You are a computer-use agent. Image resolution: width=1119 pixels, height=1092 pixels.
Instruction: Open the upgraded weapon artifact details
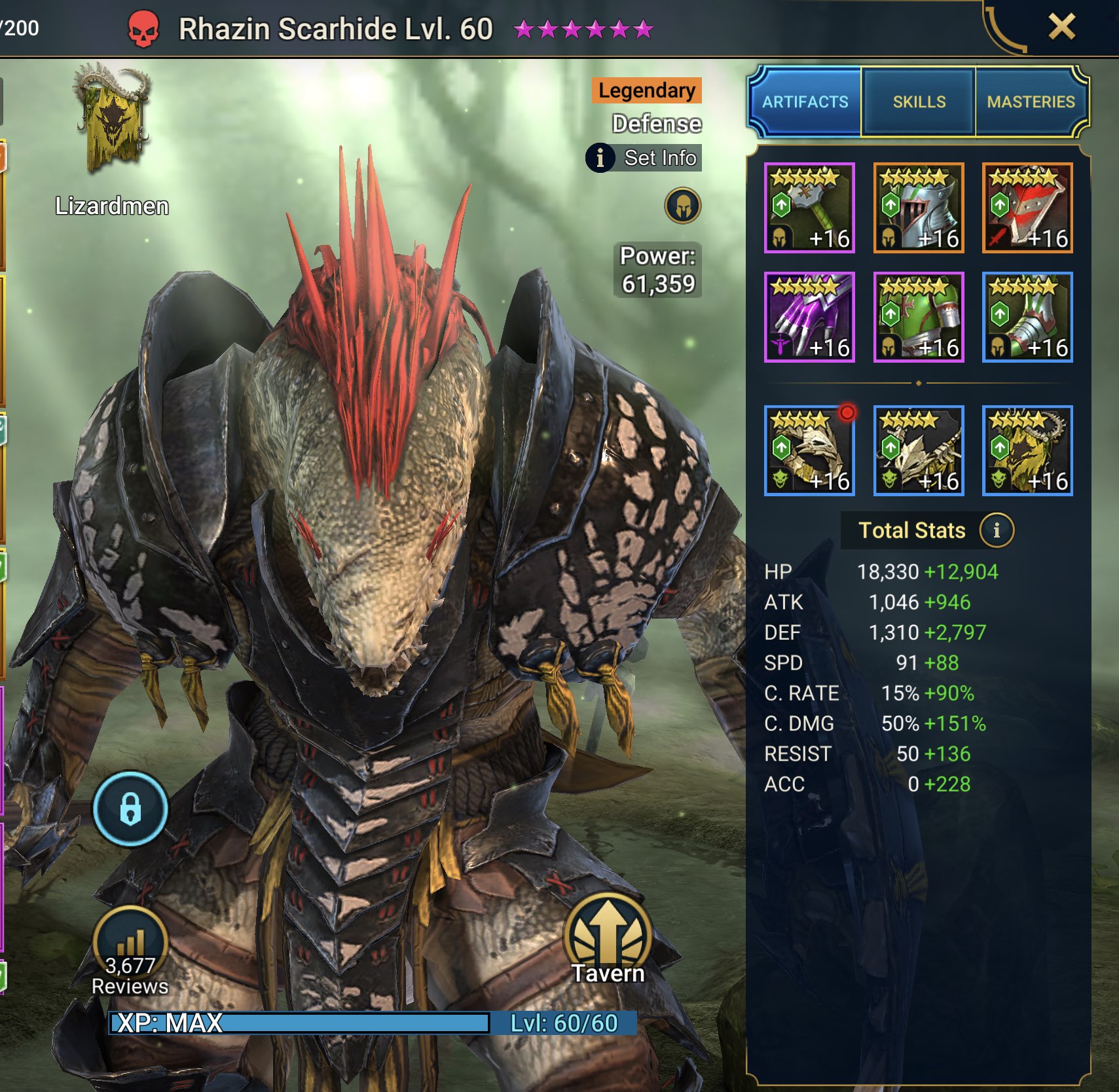click(809, 208)
